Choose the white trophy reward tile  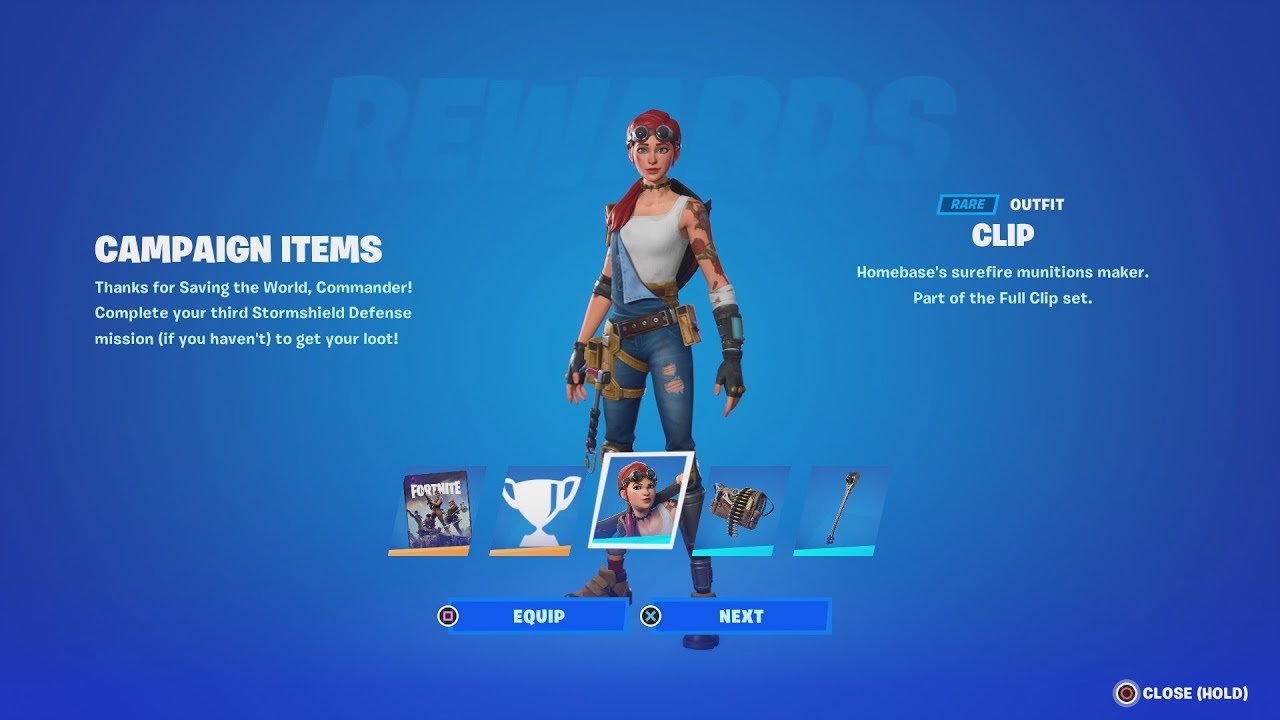tap(537, 510)
